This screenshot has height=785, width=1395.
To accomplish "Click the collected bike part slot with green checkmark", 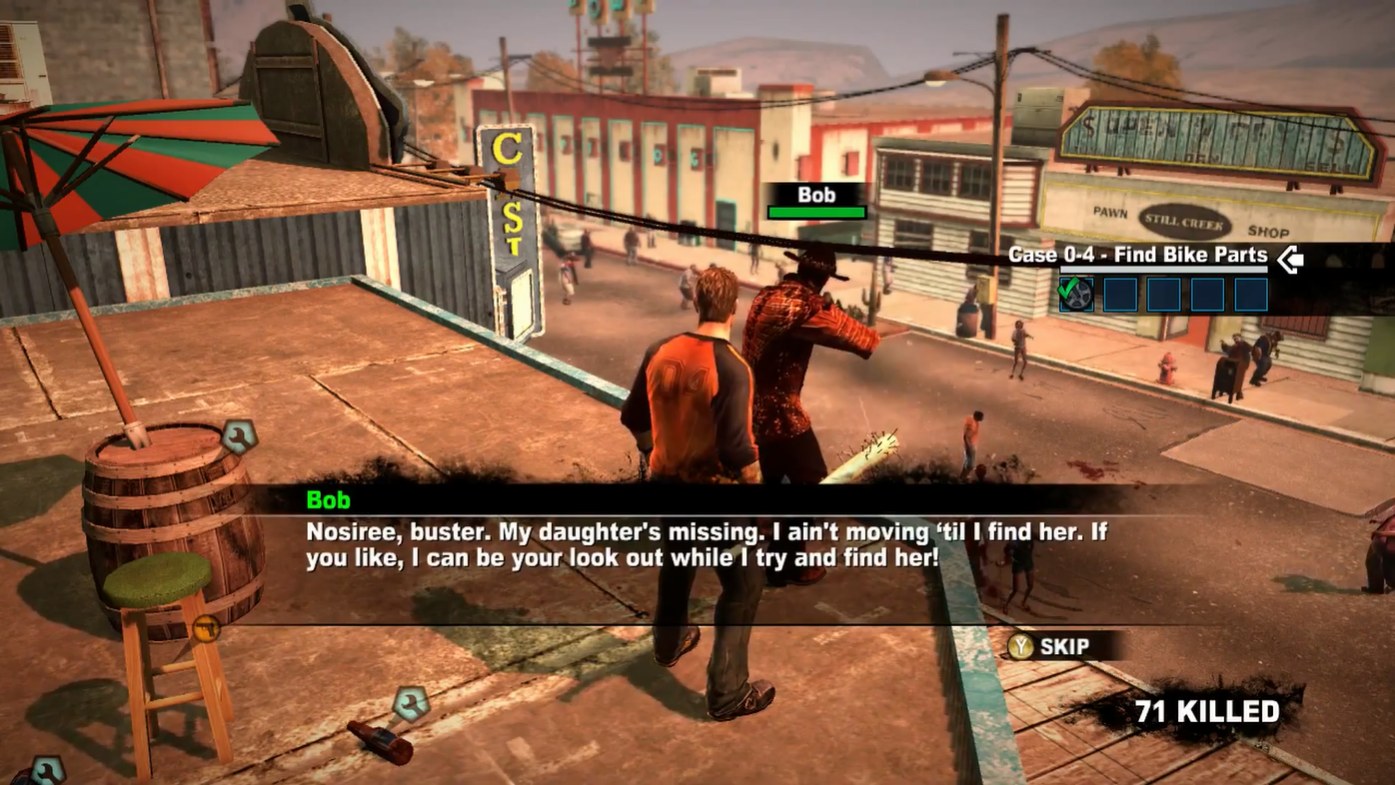I will coord(1076,295).
